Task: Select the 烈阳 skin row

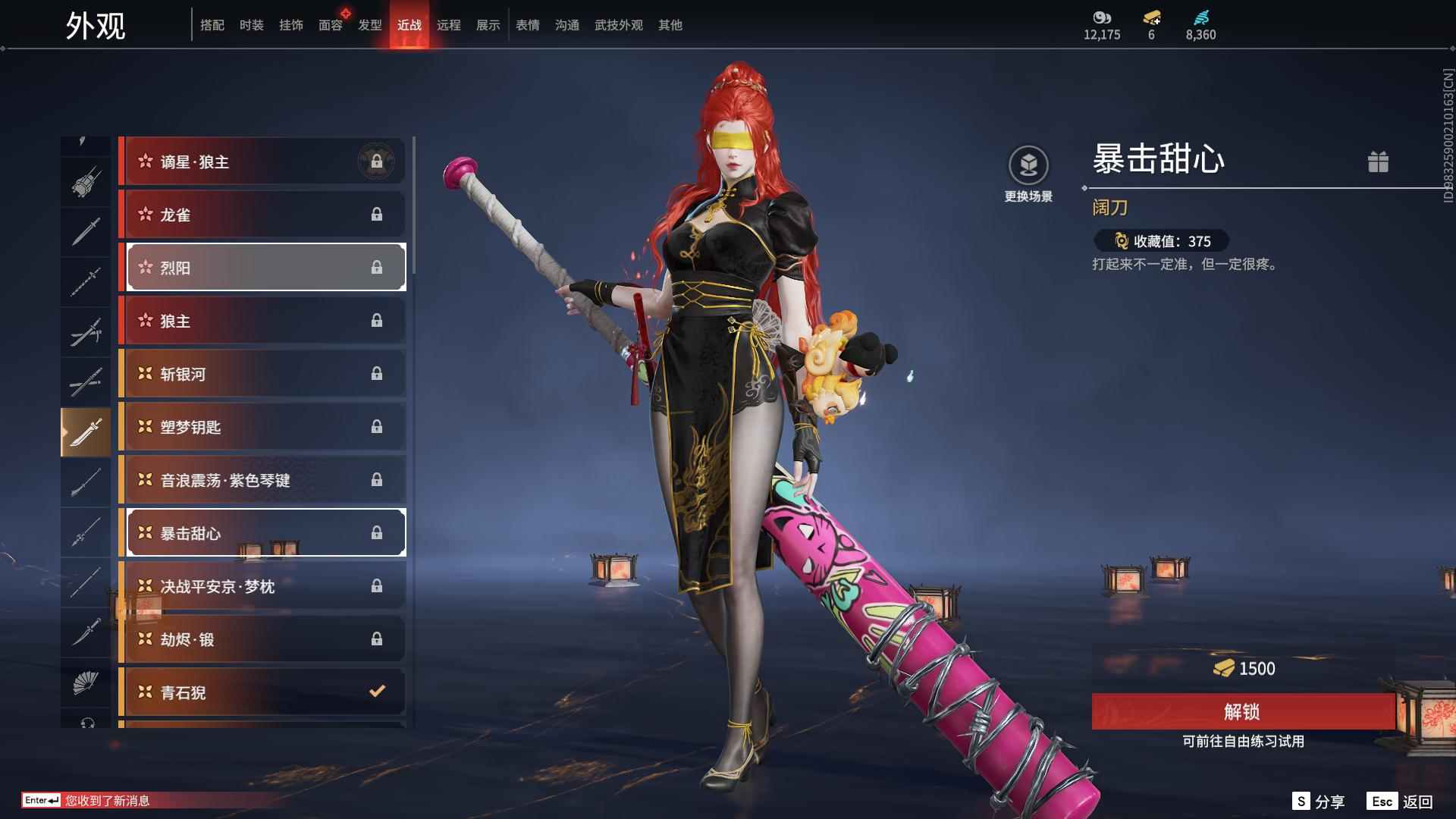Action: [x=265, y=268]
